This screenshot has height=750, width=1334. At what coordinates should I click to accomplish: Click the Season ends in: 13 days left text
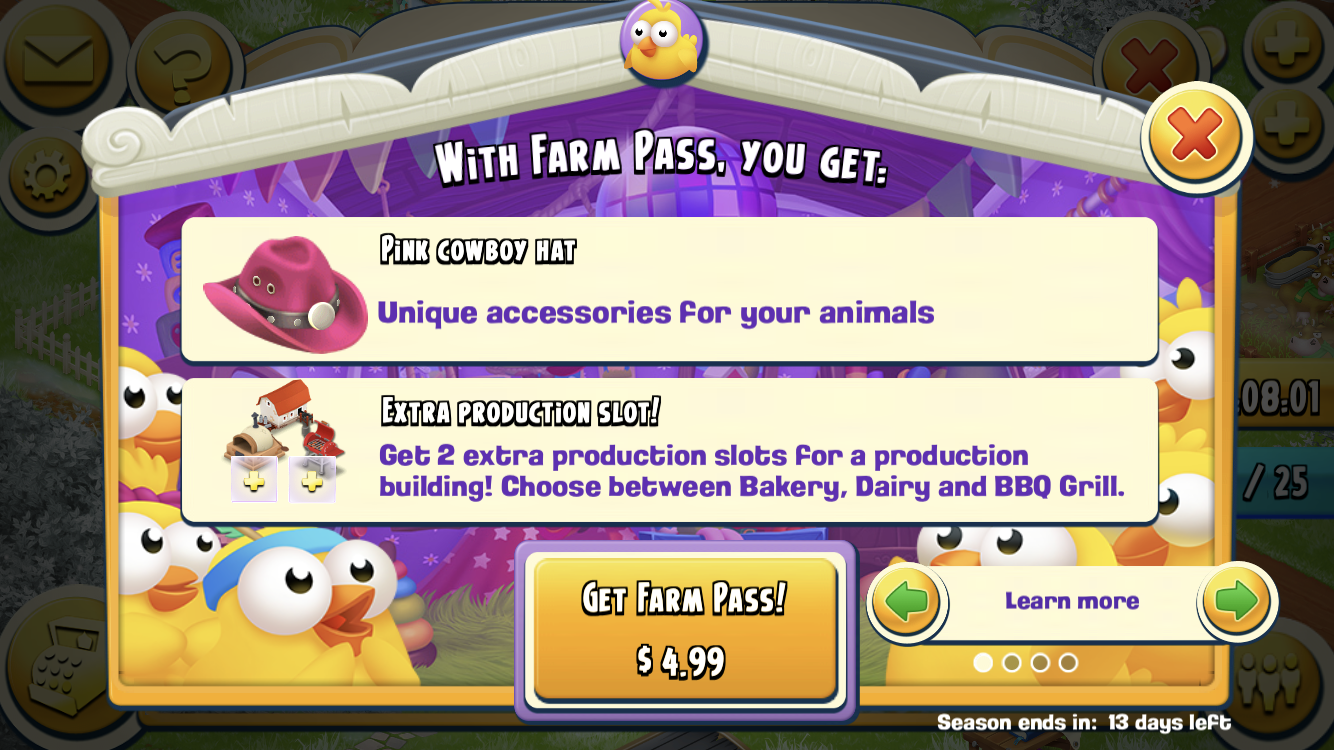pos(1080,723)
